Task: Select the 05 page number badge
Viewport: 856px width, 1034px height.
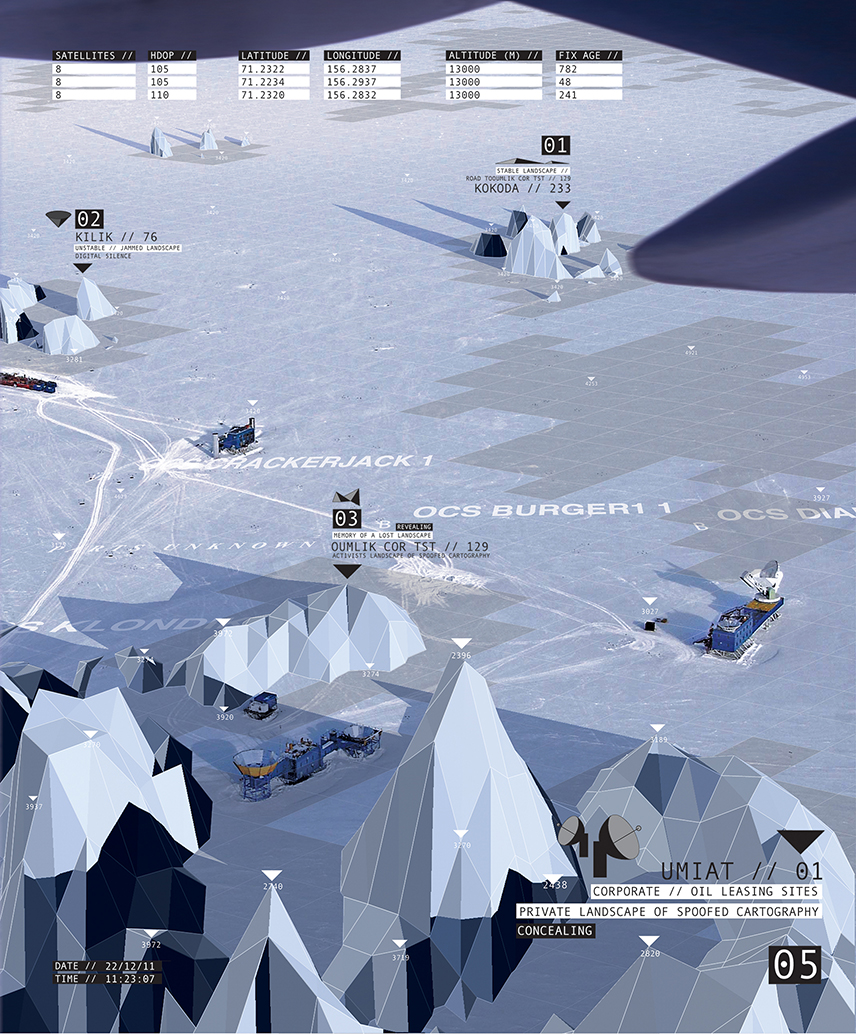Action: click(796, 965)
